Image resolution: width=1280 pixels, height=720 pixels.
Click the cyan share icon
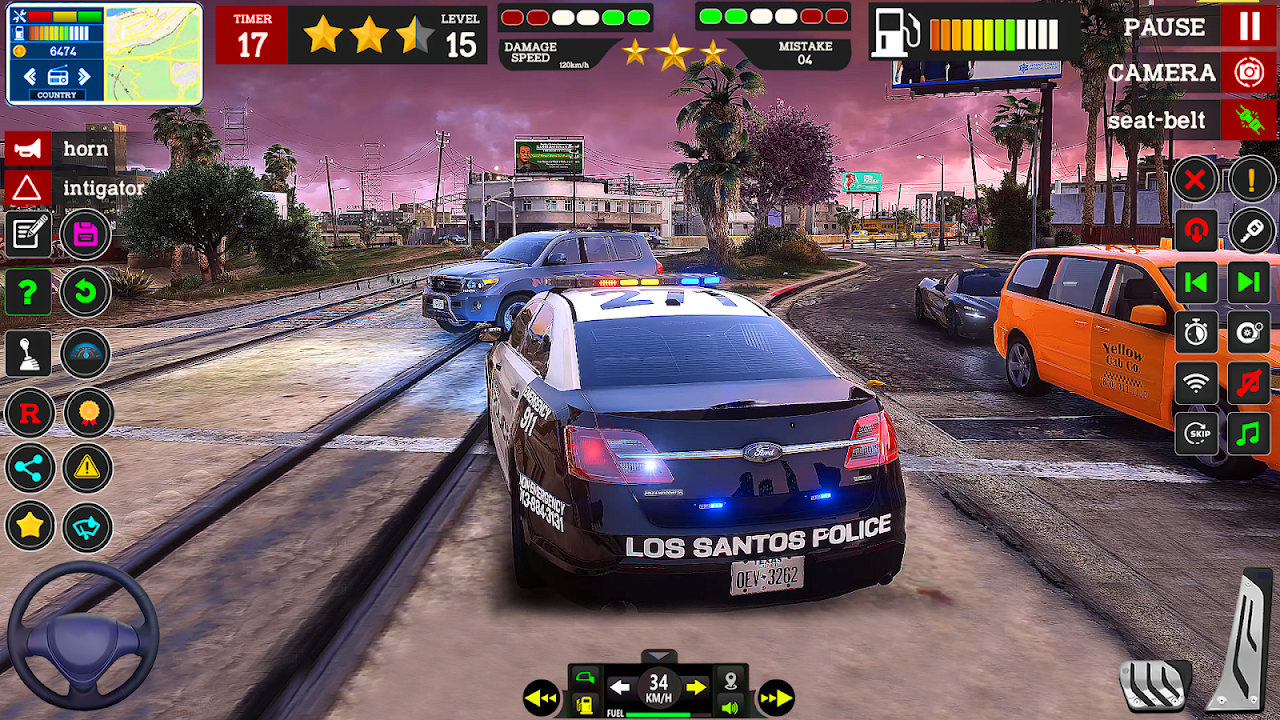pos(29,467)
